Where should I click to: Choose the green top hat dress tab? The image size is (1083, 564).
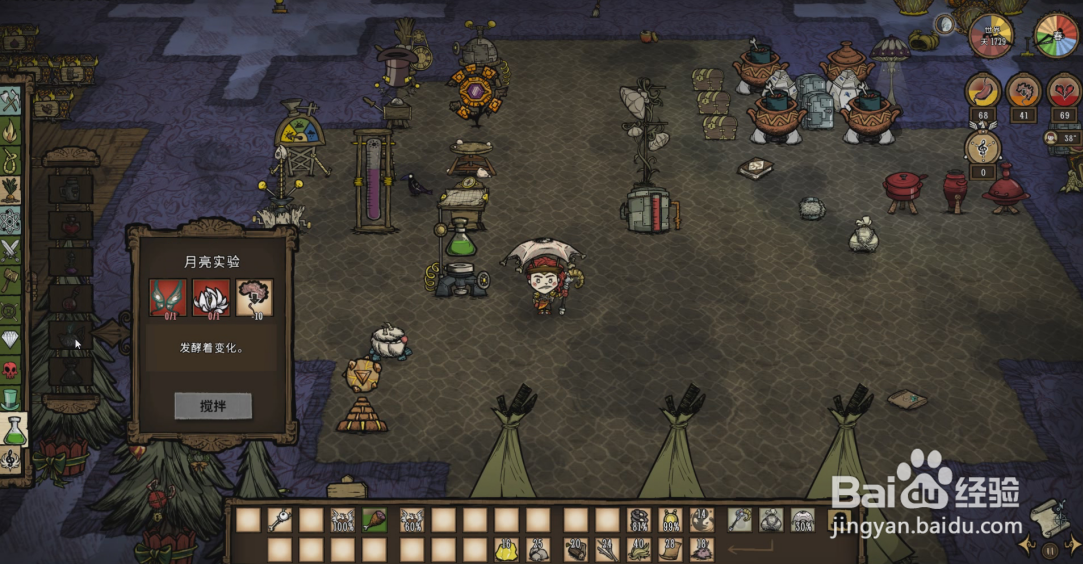(11, 400)
